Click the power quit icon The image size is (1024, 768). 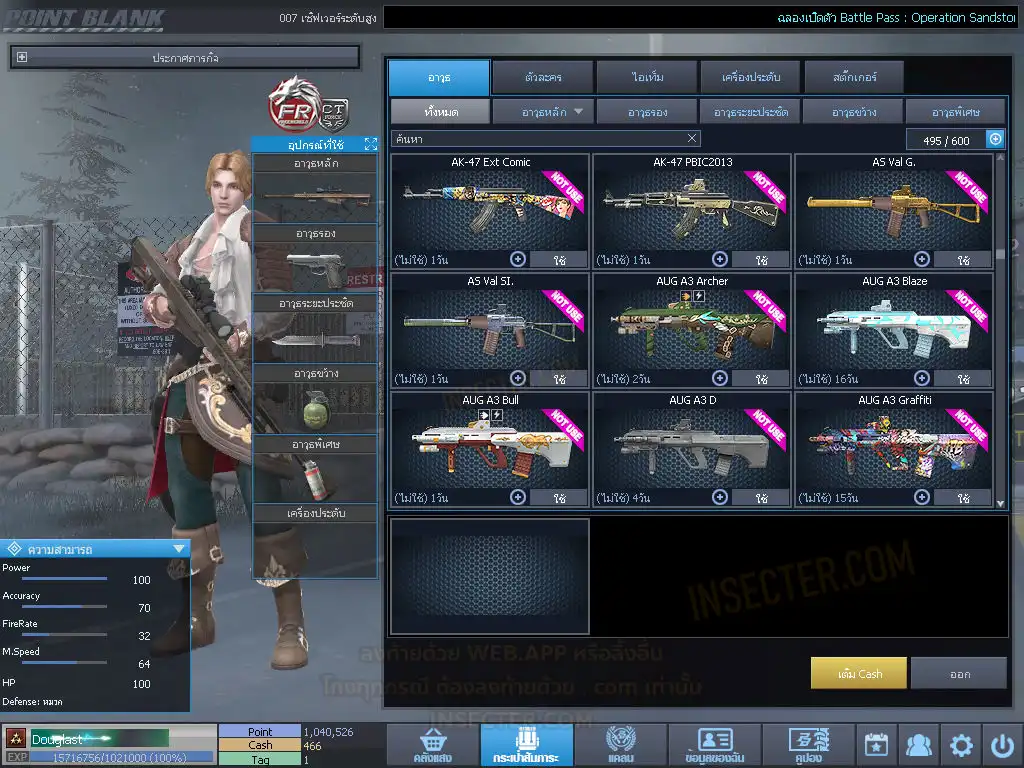[x=1003, y=745]
